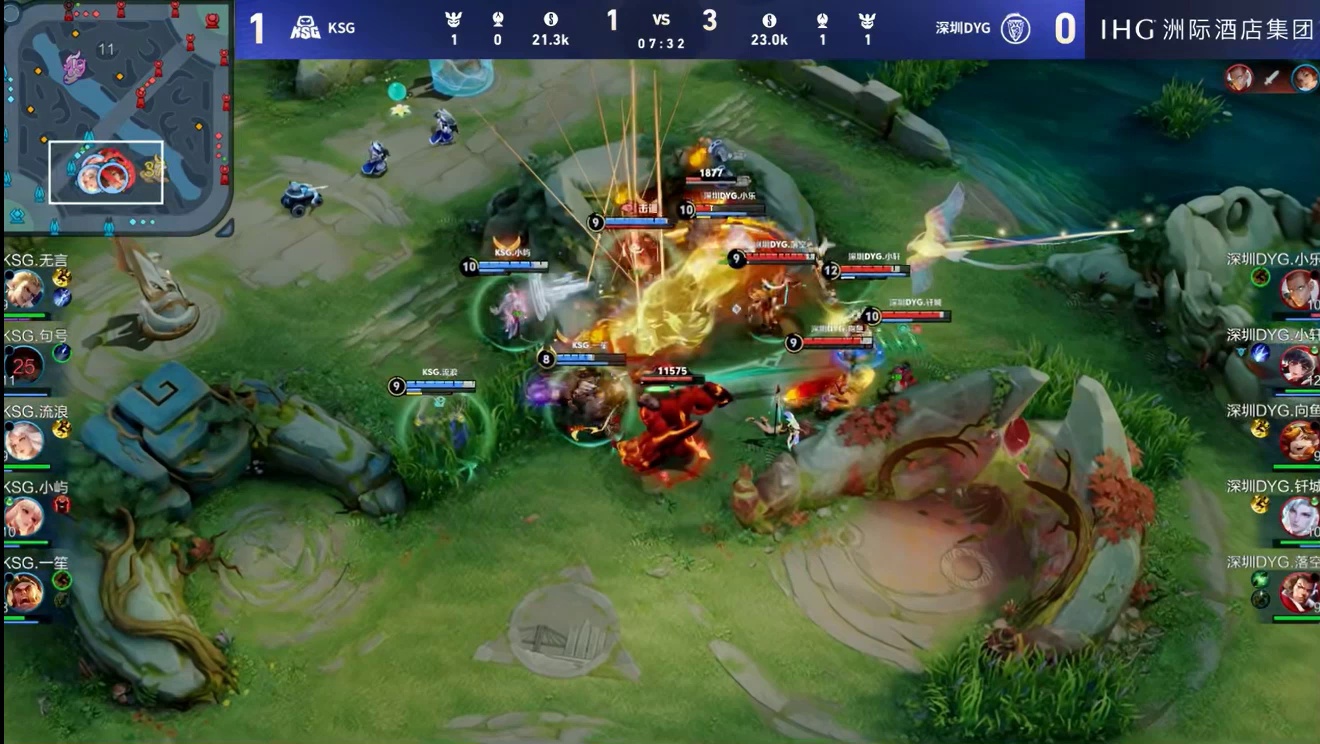Click the 深圳DYG team logo
1320x744 pixels.
(1016, 28)
